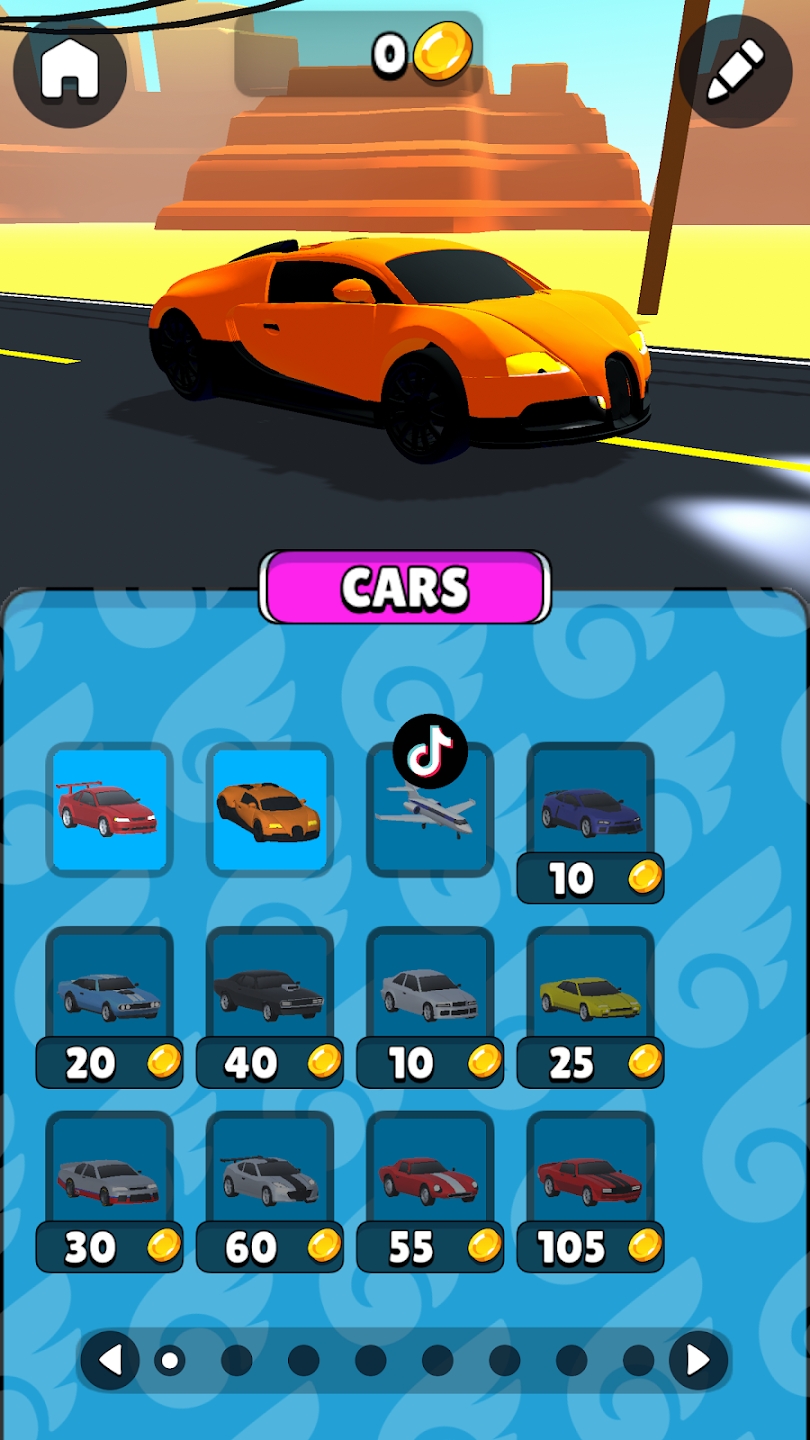This screenshot has height=1440, width=810.
Task: Choose the red striped roadster for 55
Action: tap(430, 1192)
